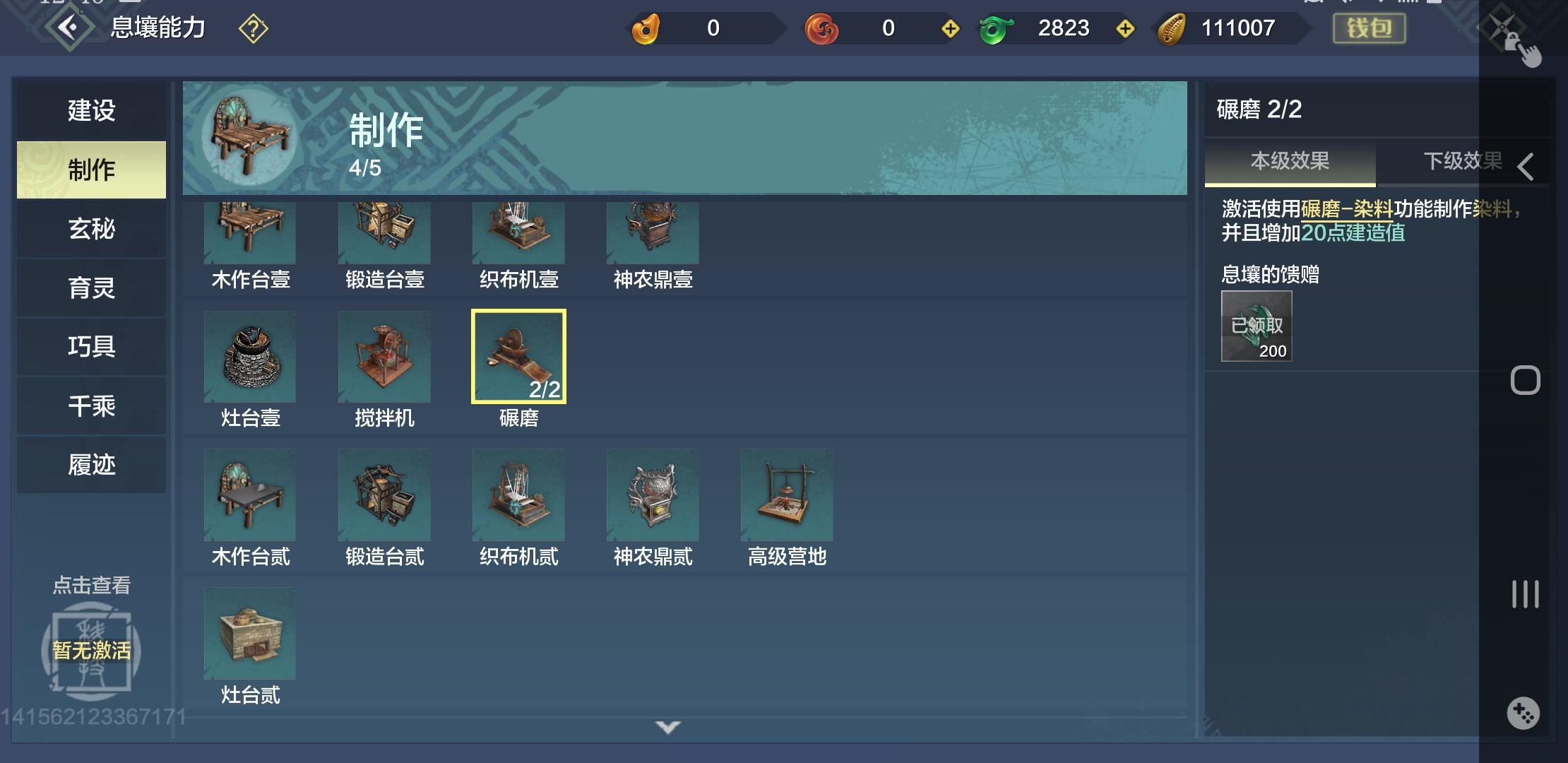Open the 神农鼎壹 cauldron icon
This screenshot has height=763, width=1568.
[653, 233]
